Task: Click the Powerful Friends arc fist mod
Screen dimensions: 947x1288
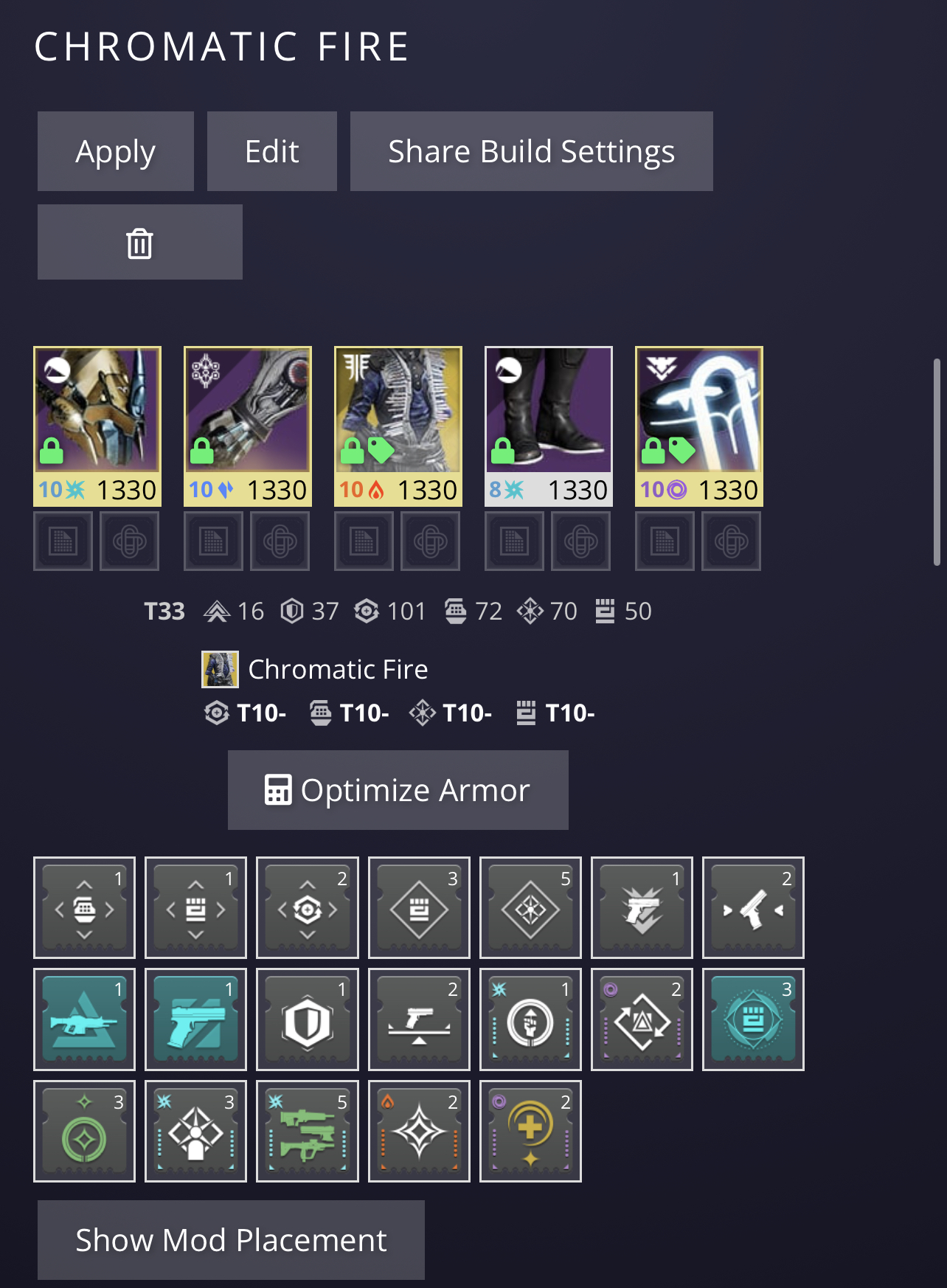Action: pyautogui.click(x=530, y=1019)
